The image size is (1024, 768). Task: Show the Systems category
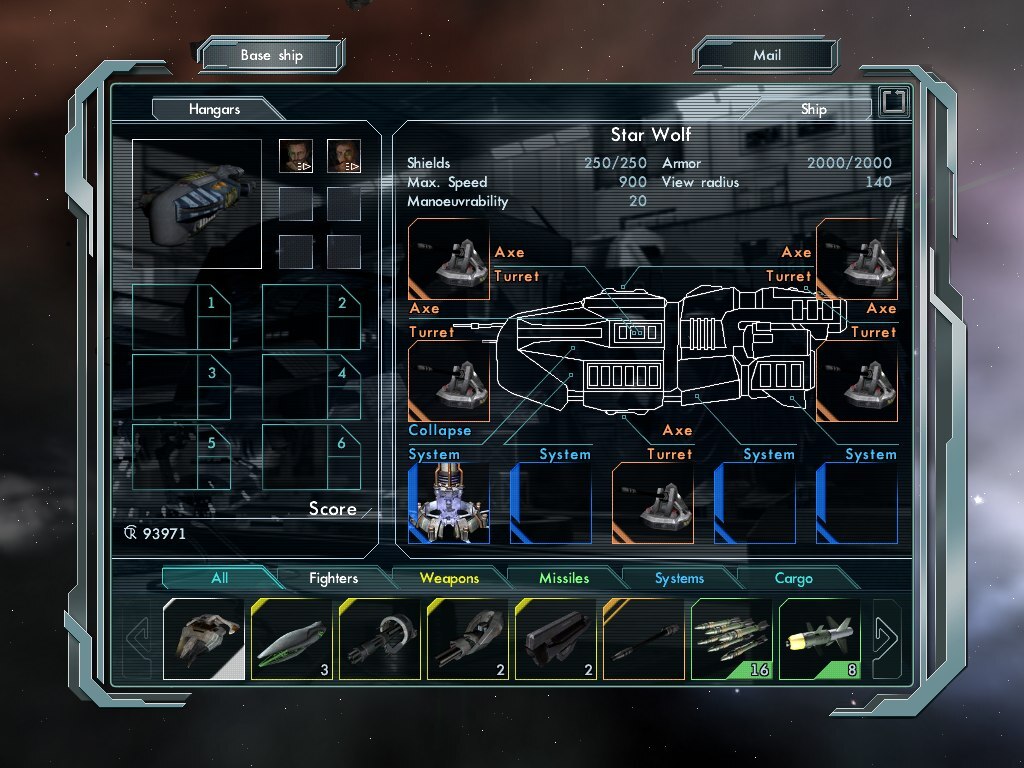click(679, 578)
